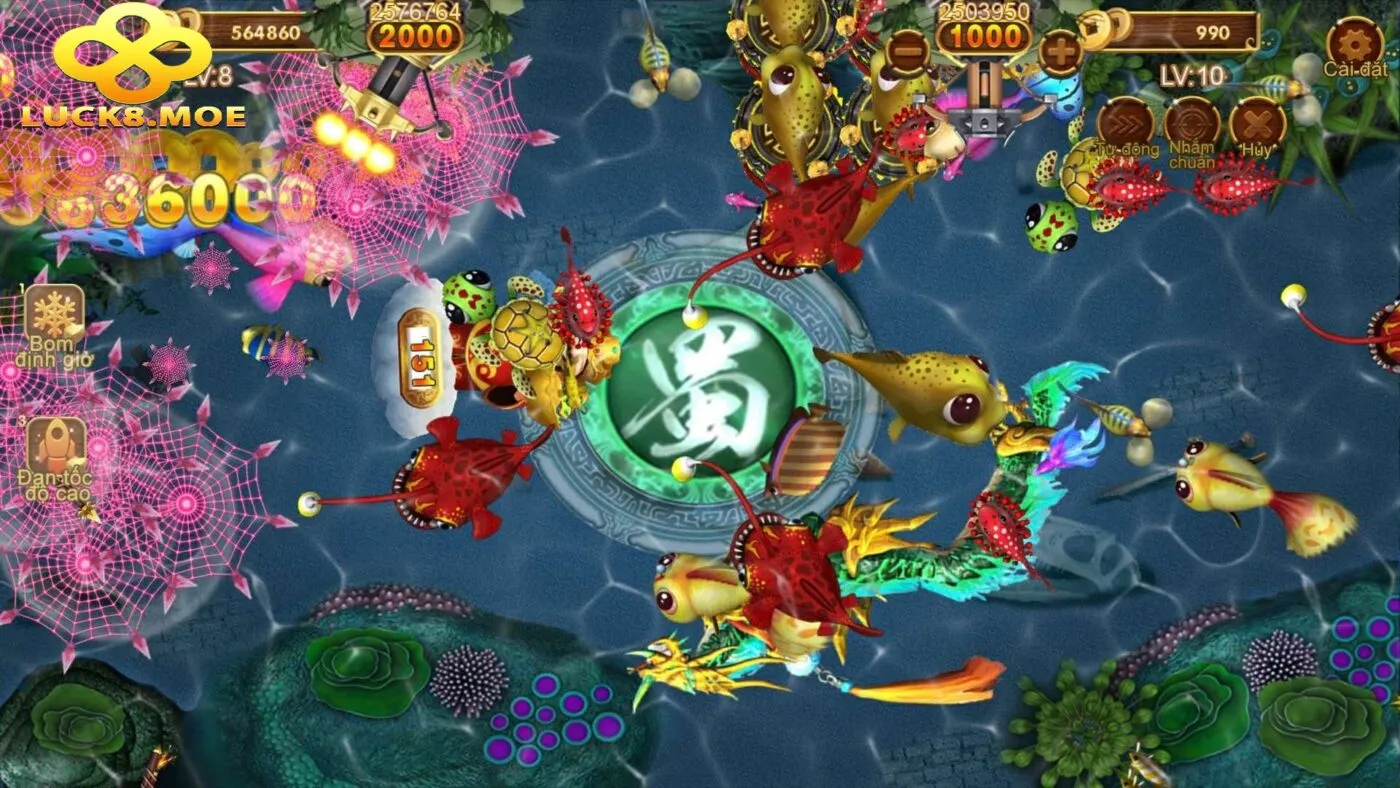Click the coin stack next to the 564860 balance
The image size is (1400, 788).
[x=188, y=22]
